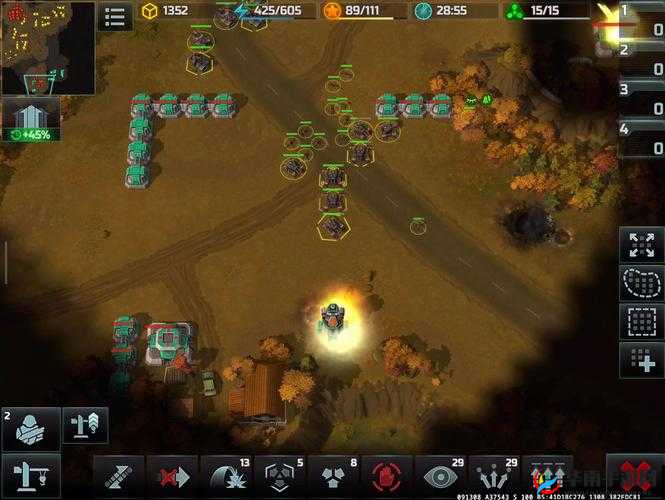Activate the four-arrows spread button

point(641,245)
